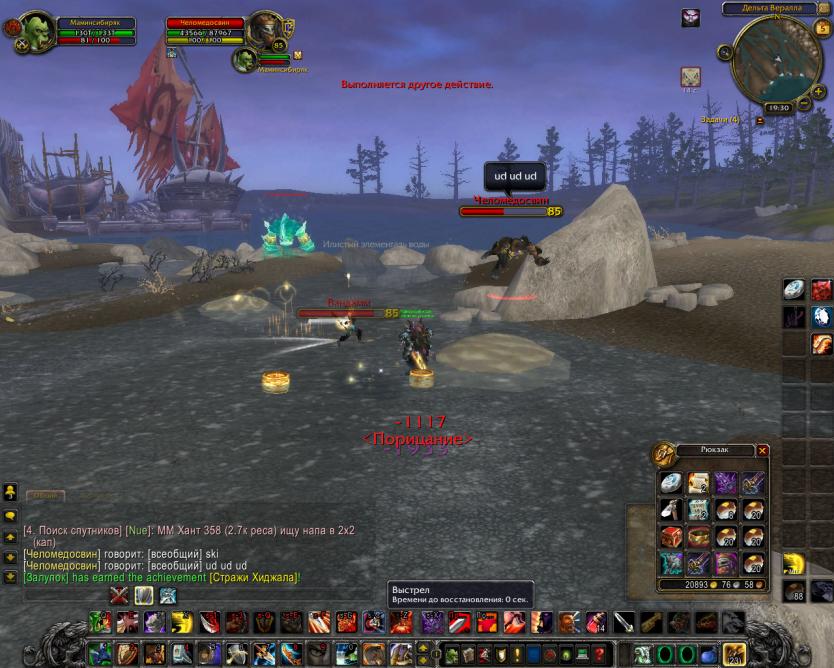
Task: Open the calendar button showing day 5
Action: [x=822, y=27]
